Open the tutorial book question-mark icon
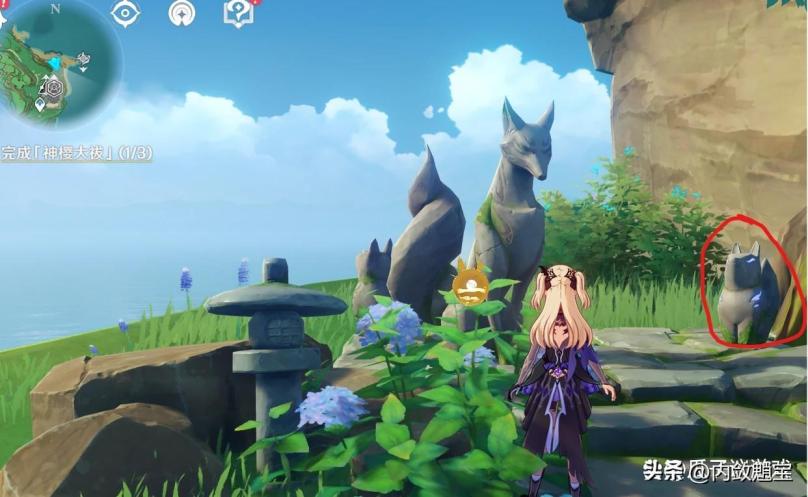808x497 pixels. point(239,13)
